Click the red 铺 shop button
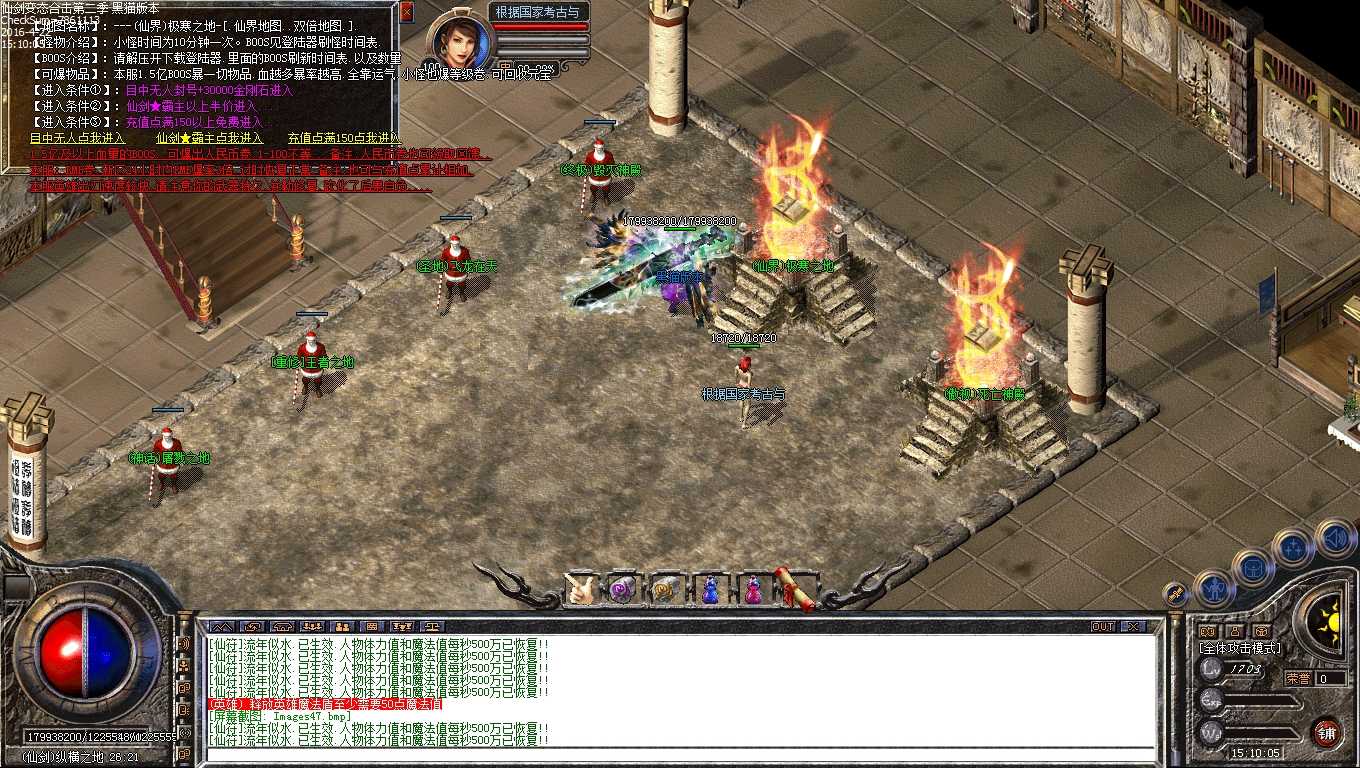 click(x=1328, y=734)
